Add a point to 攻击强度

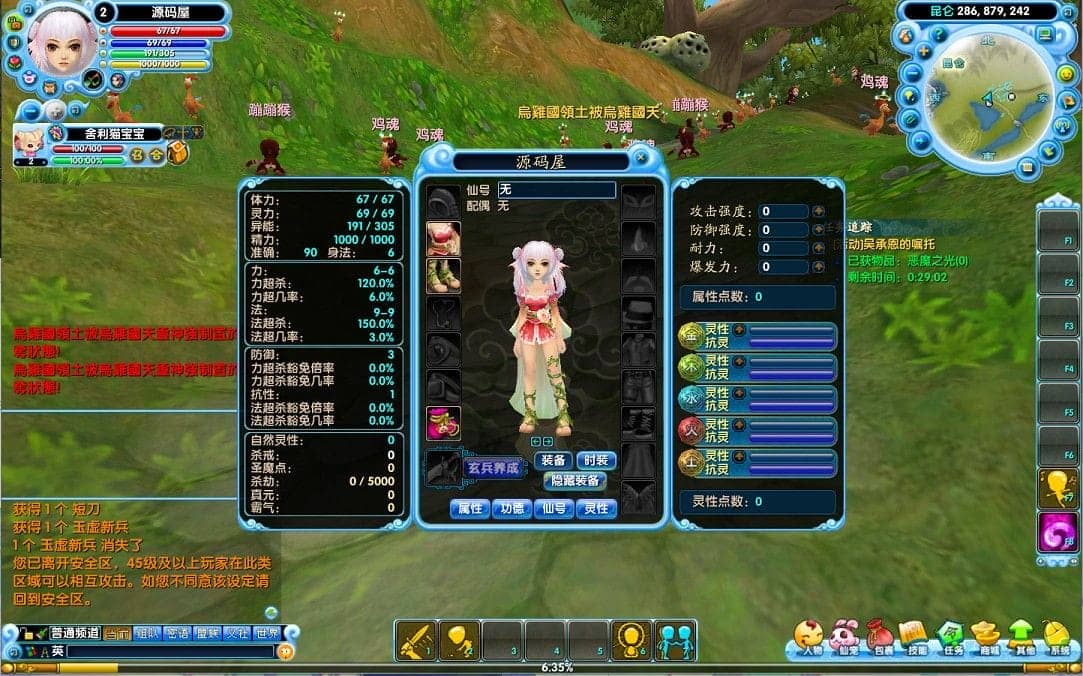(818, 212)
